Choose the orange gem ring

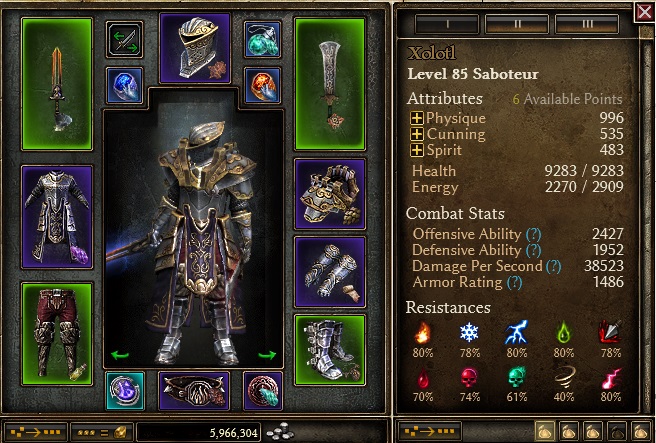263,84
